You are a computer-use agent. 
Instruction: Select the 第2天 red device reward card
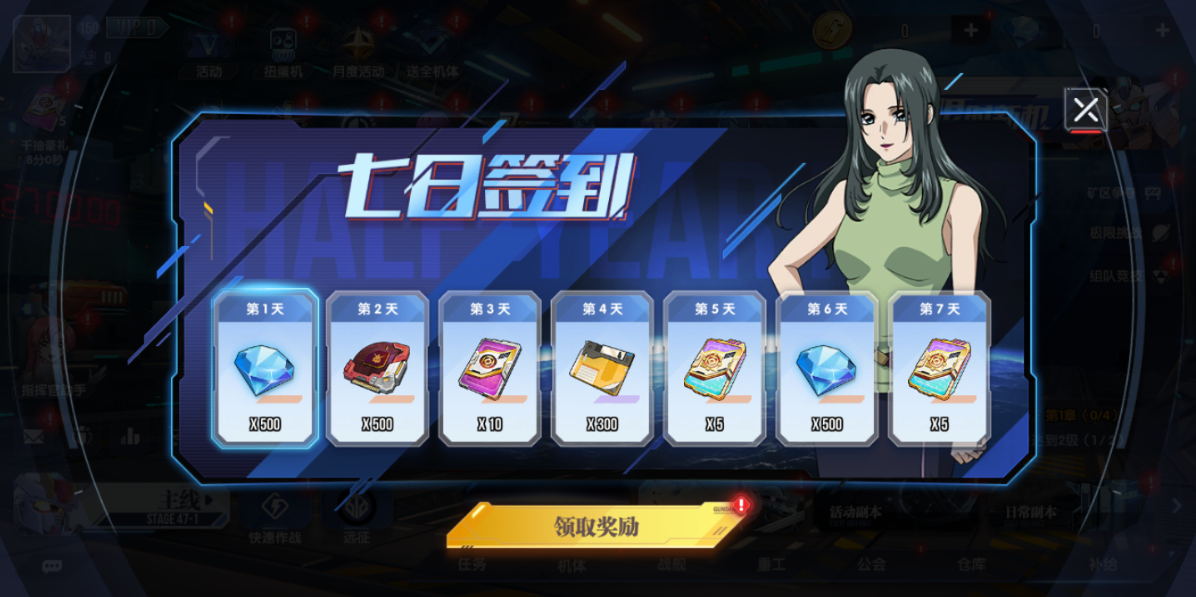[x=377, y=369]
